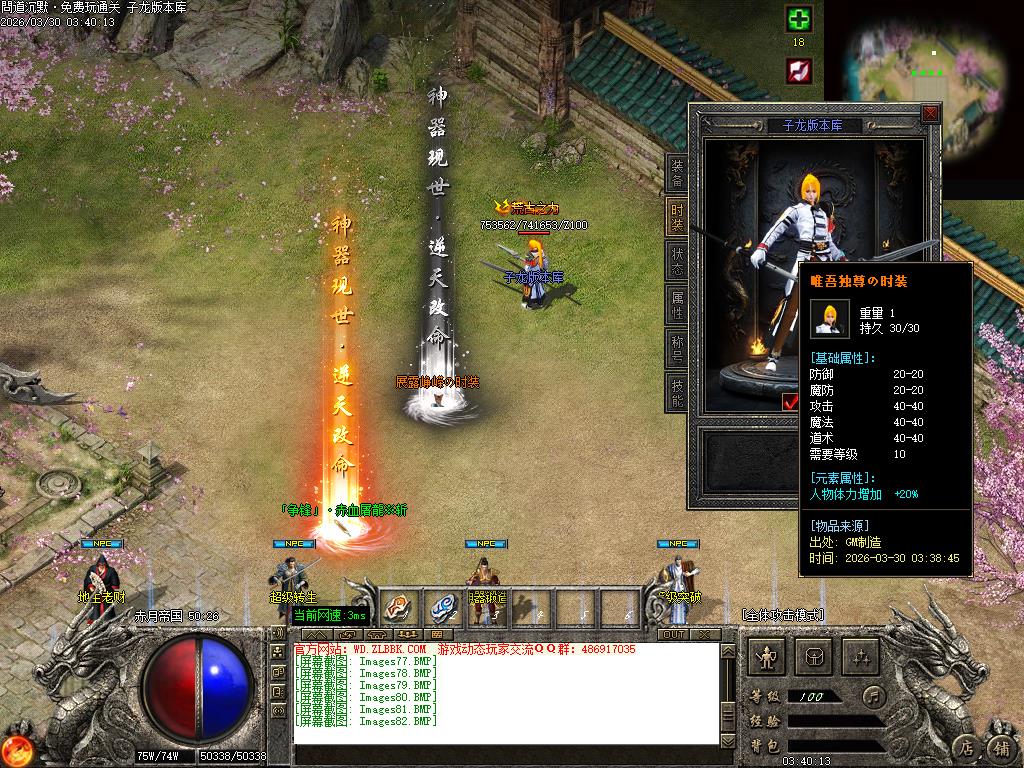Select the 时装 fashion tab

[677, 216]
